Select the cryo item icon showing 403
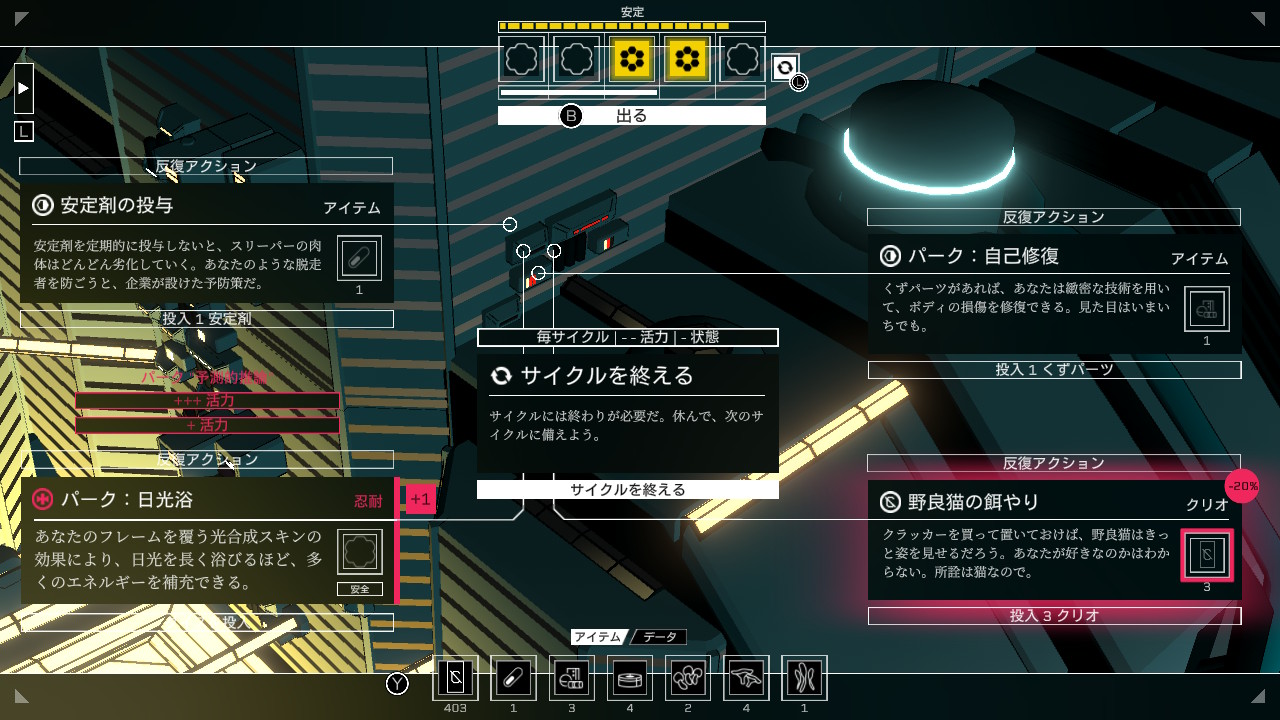Viewport: 1280px width, 720px height. 455,677
